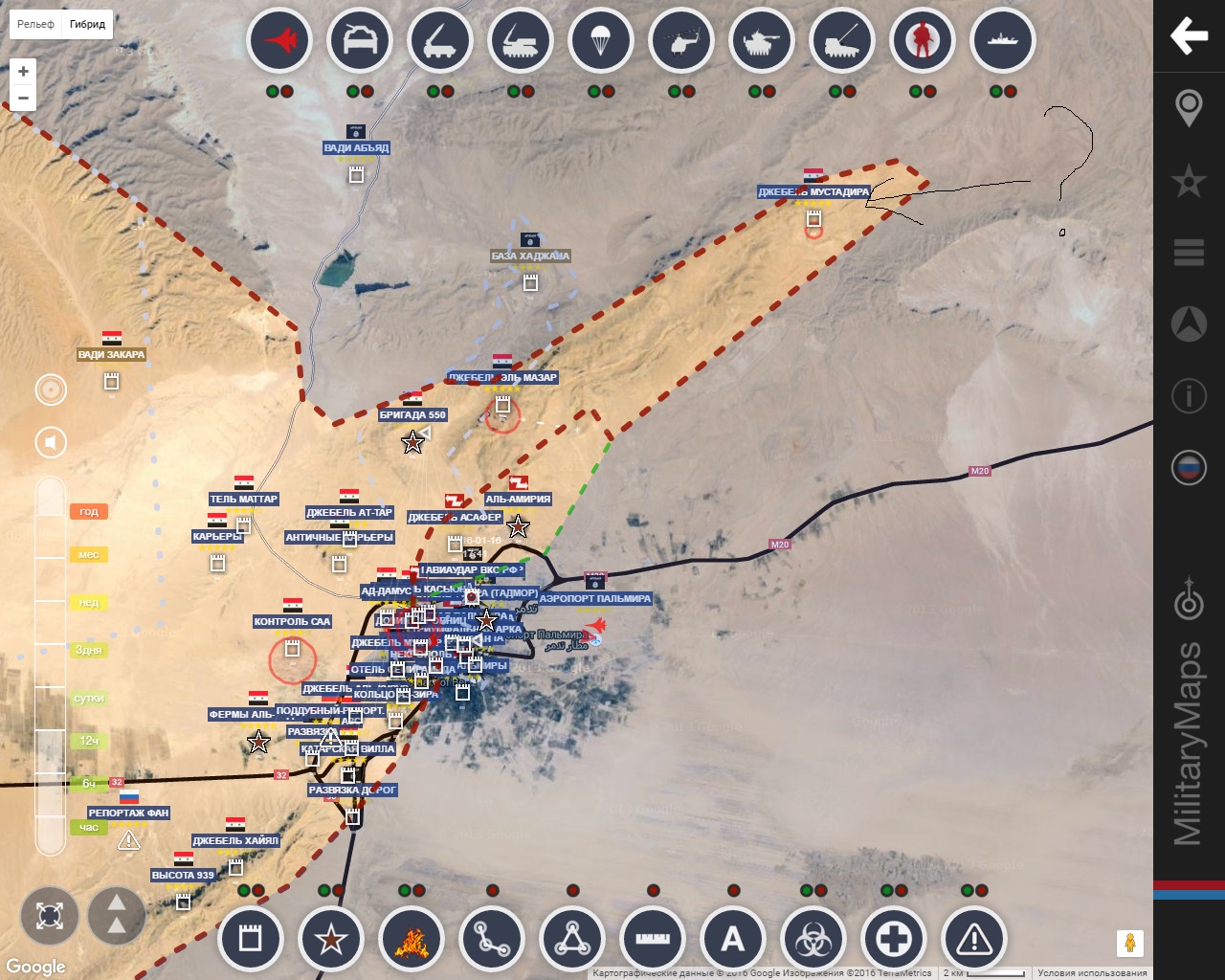Open the favorites star in sidebar
Image resolution: width=1225 pixels, height=980 pixels.
(1189, 180)
